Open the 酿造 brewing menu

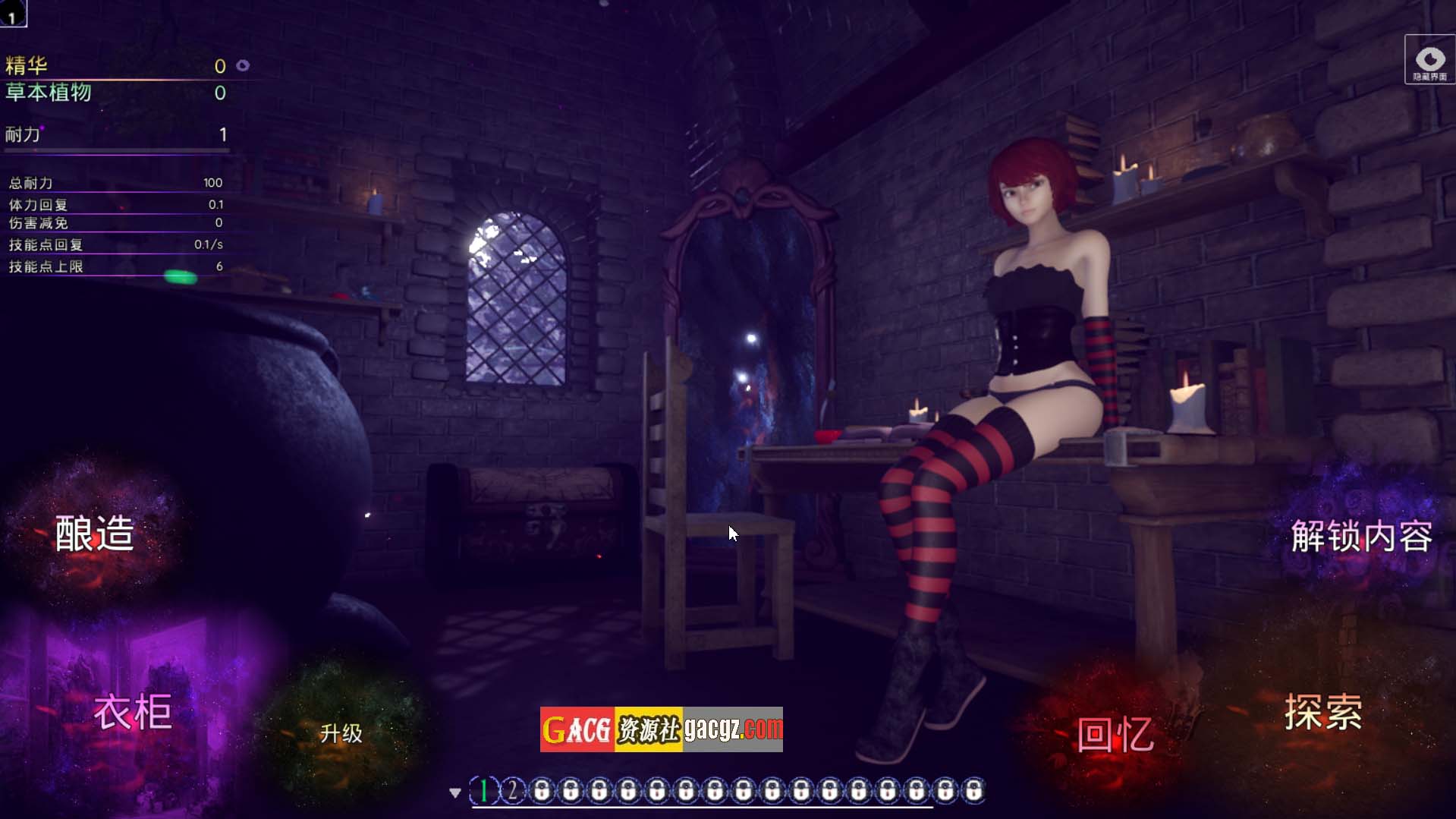click(95, 534)
